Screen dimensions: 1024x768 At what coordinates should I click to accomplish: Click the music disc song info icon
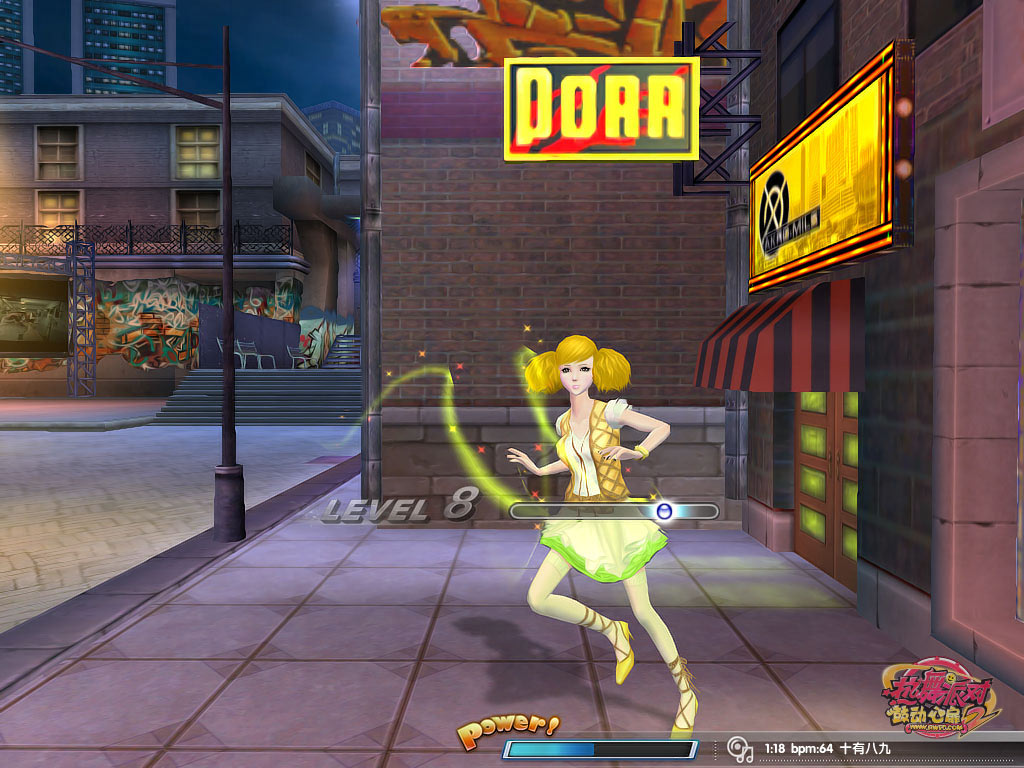[x=739, y=748]
